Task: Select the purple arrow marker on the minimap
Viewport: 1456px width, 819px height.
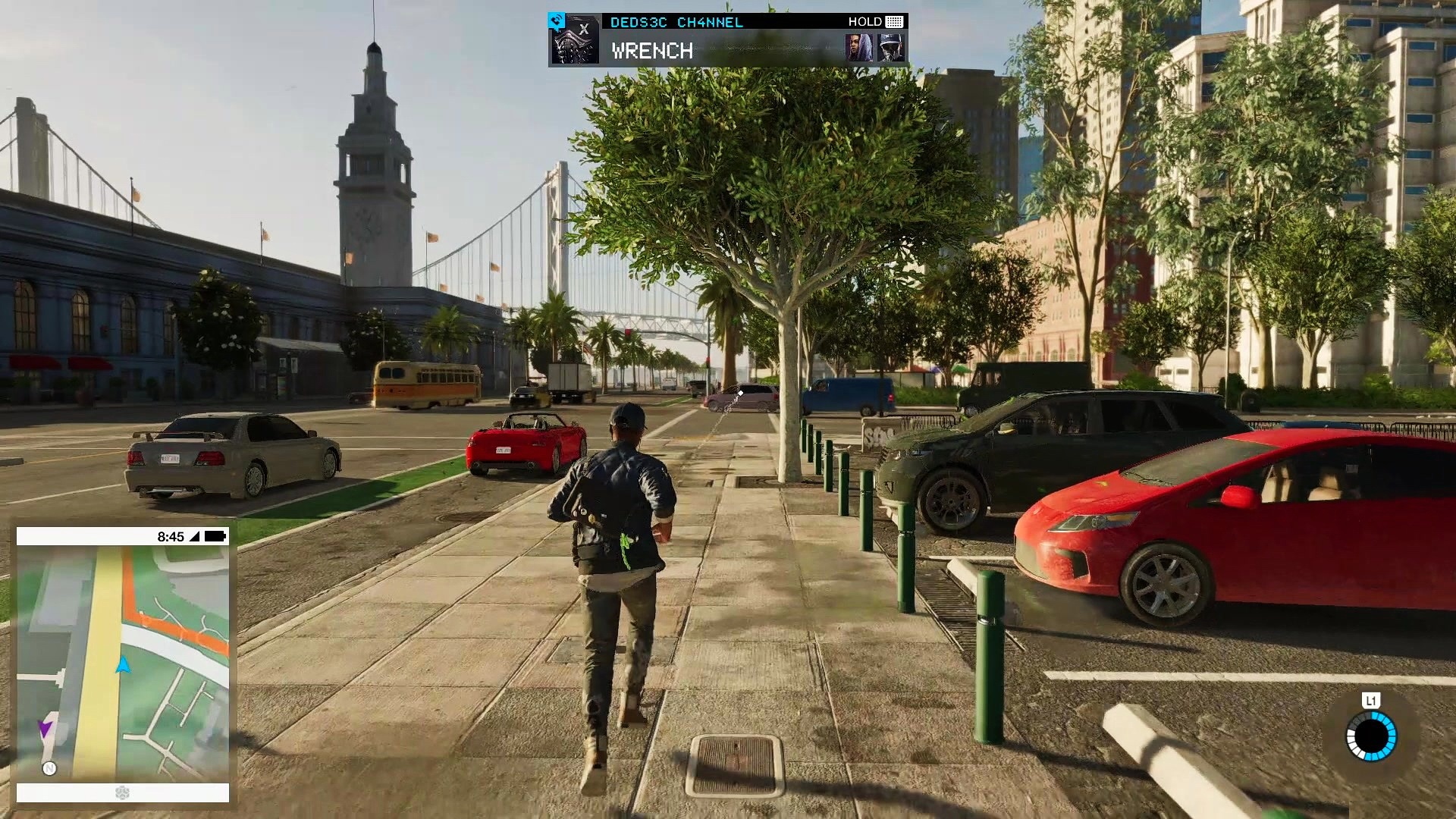Action: 45,729
